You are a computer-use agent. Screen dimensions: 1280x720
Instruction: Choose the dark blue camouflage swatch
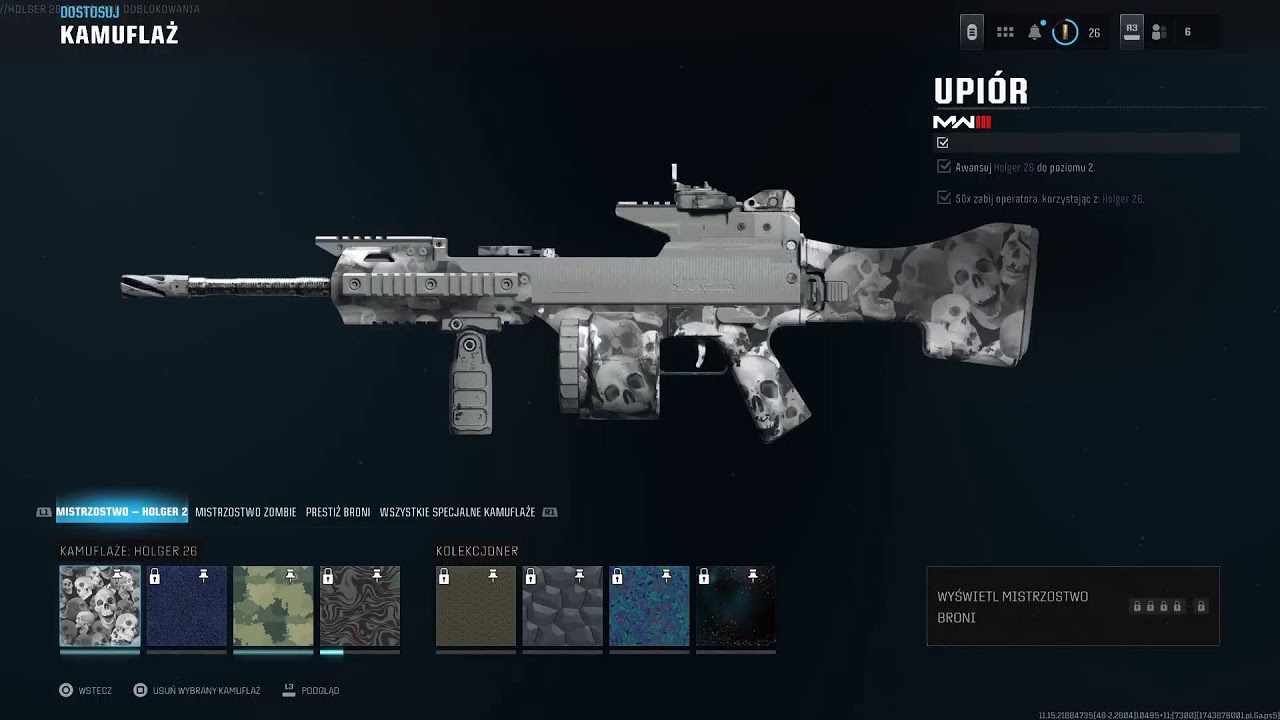187,606
